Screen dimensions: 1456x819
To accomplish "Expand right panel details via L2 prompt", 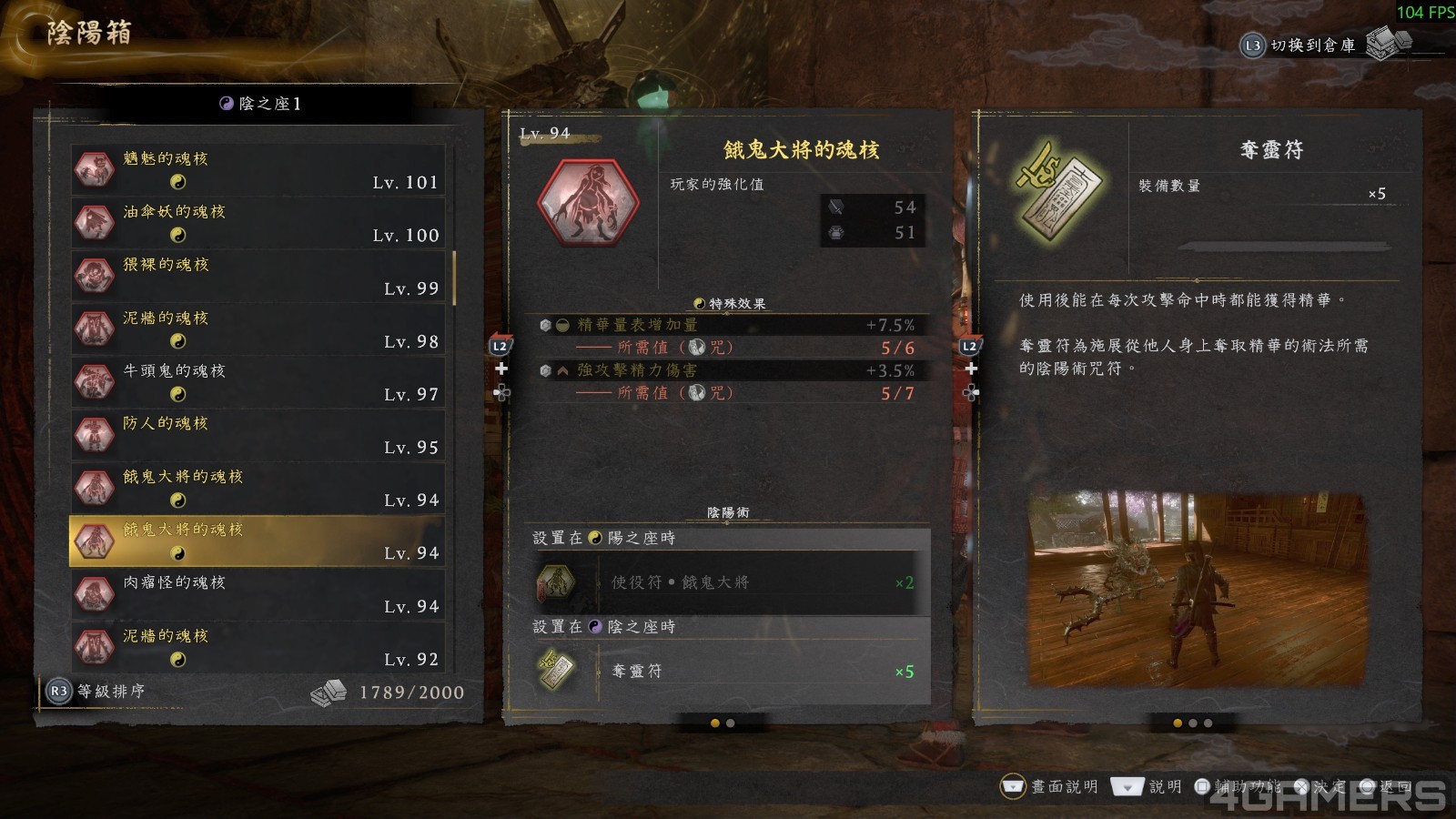I will point(972,345).
